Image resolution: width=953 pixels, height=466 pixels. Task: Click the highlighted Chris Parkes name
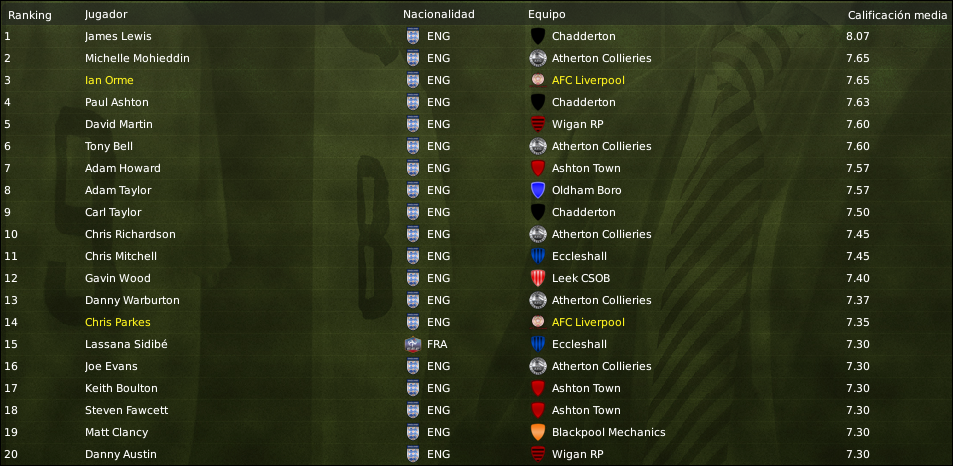[x=118, y=322]
